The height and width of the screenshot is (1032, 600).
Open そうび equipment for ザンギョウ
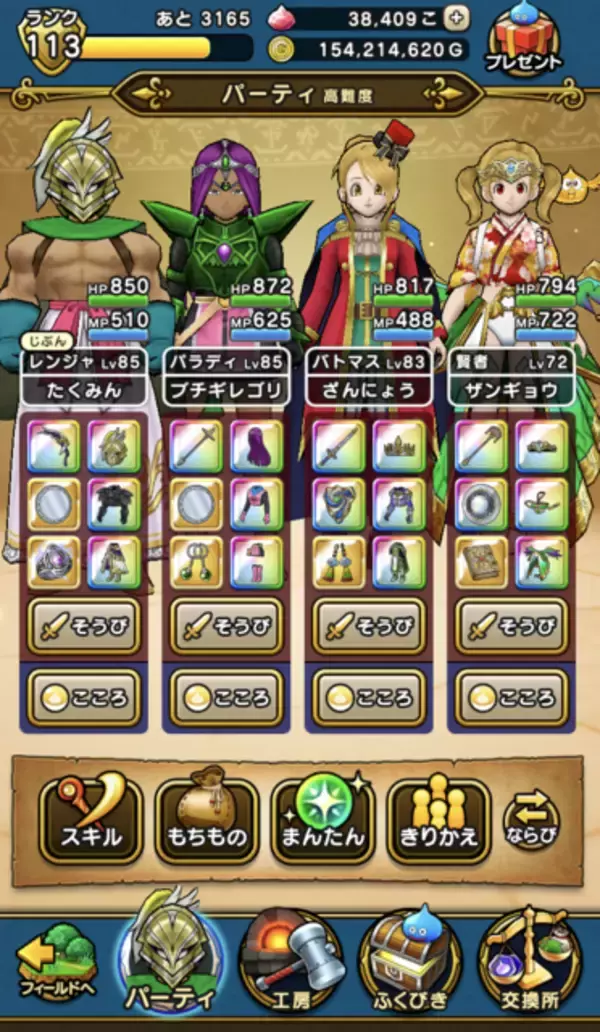512,628
